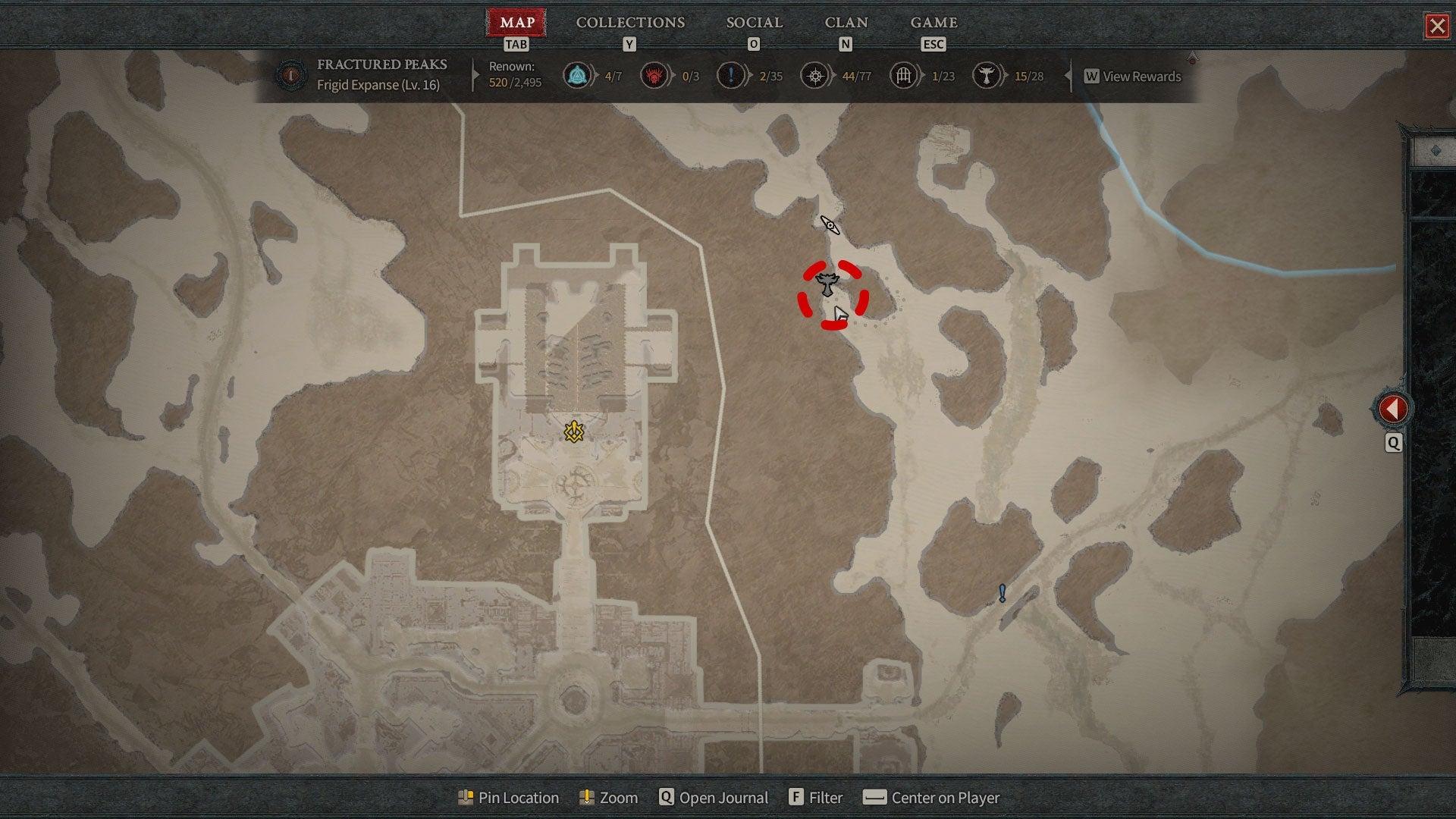The height and width of the screenshot is (819, 1456).
Task: Select the Altars of Lilith renown icon
Action: [986, 76]
